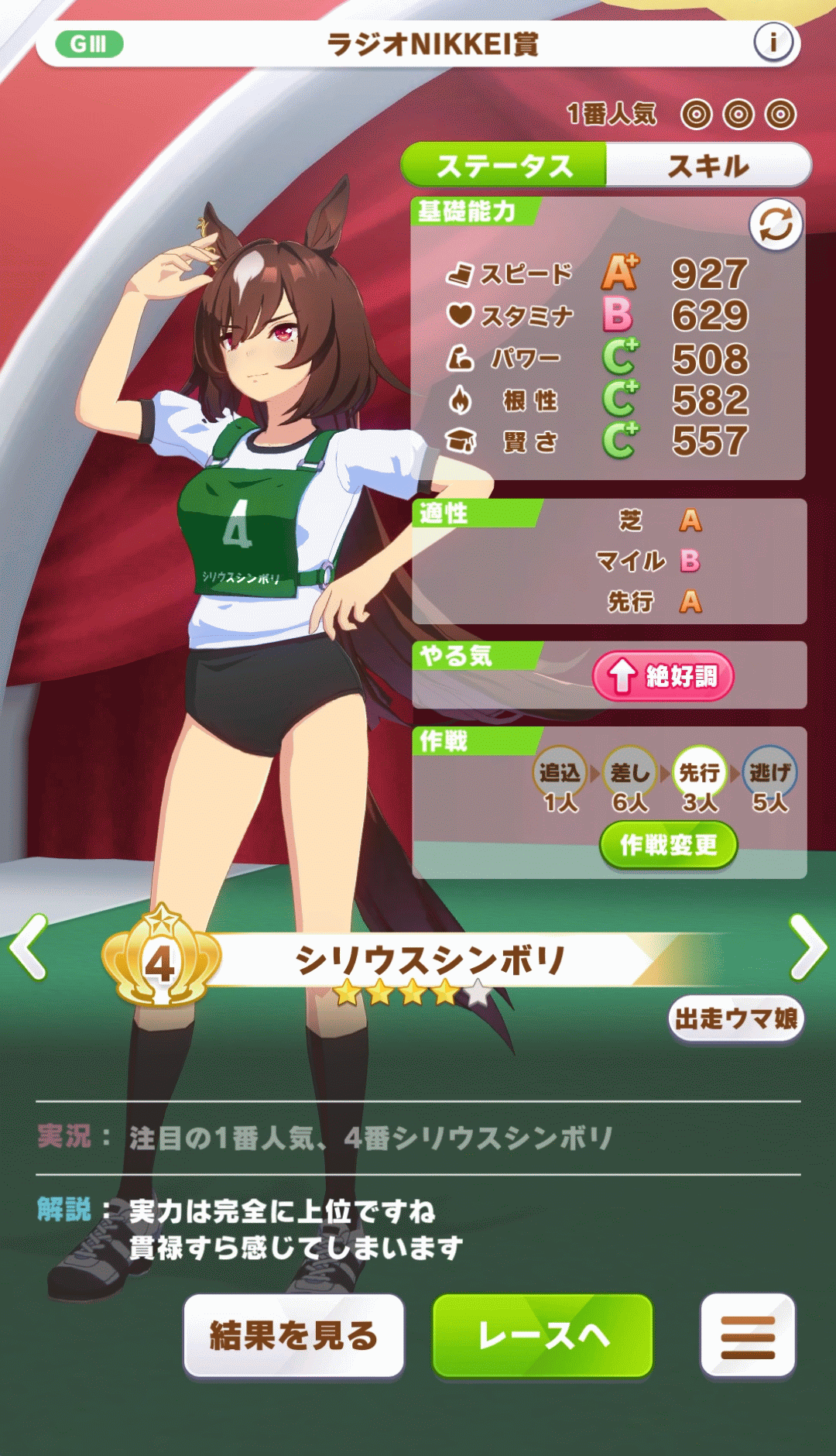
Task: Click 結果を見る to view results
Action: tap(294, 1336)
